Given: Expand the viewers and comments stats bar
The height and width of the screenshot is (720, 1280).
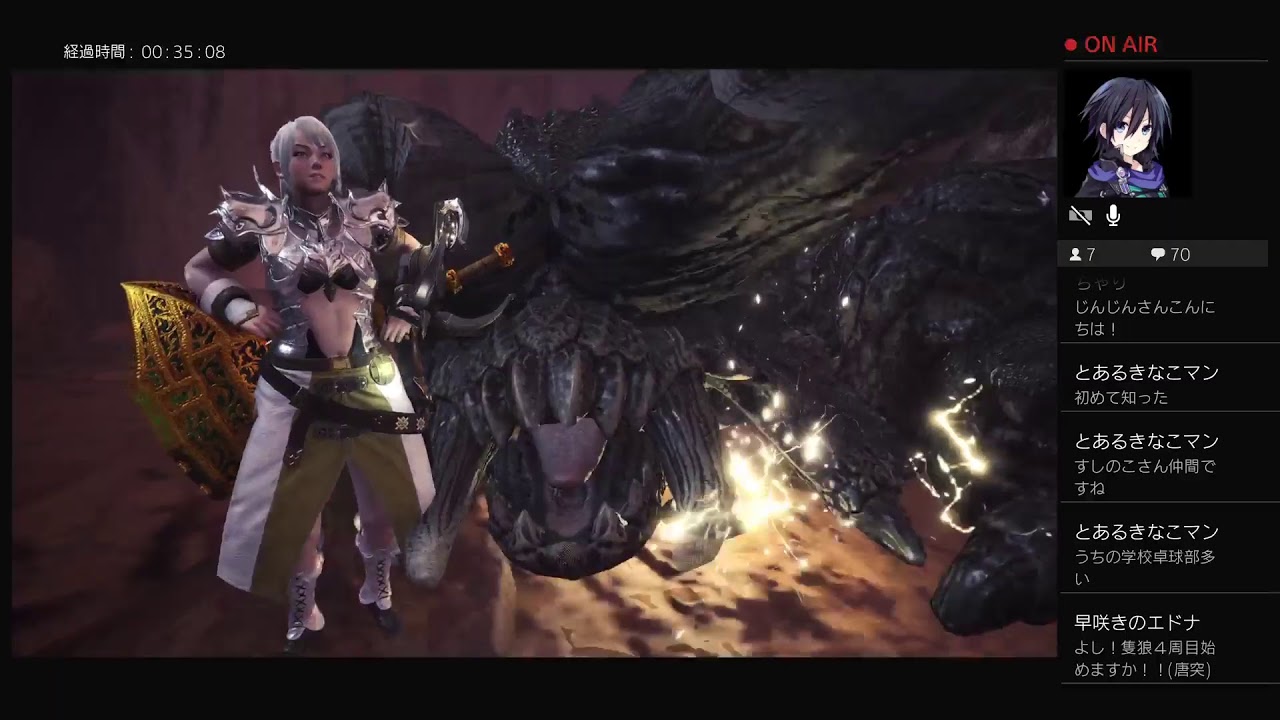Looking at the screenshot, I should [1160, 254].
